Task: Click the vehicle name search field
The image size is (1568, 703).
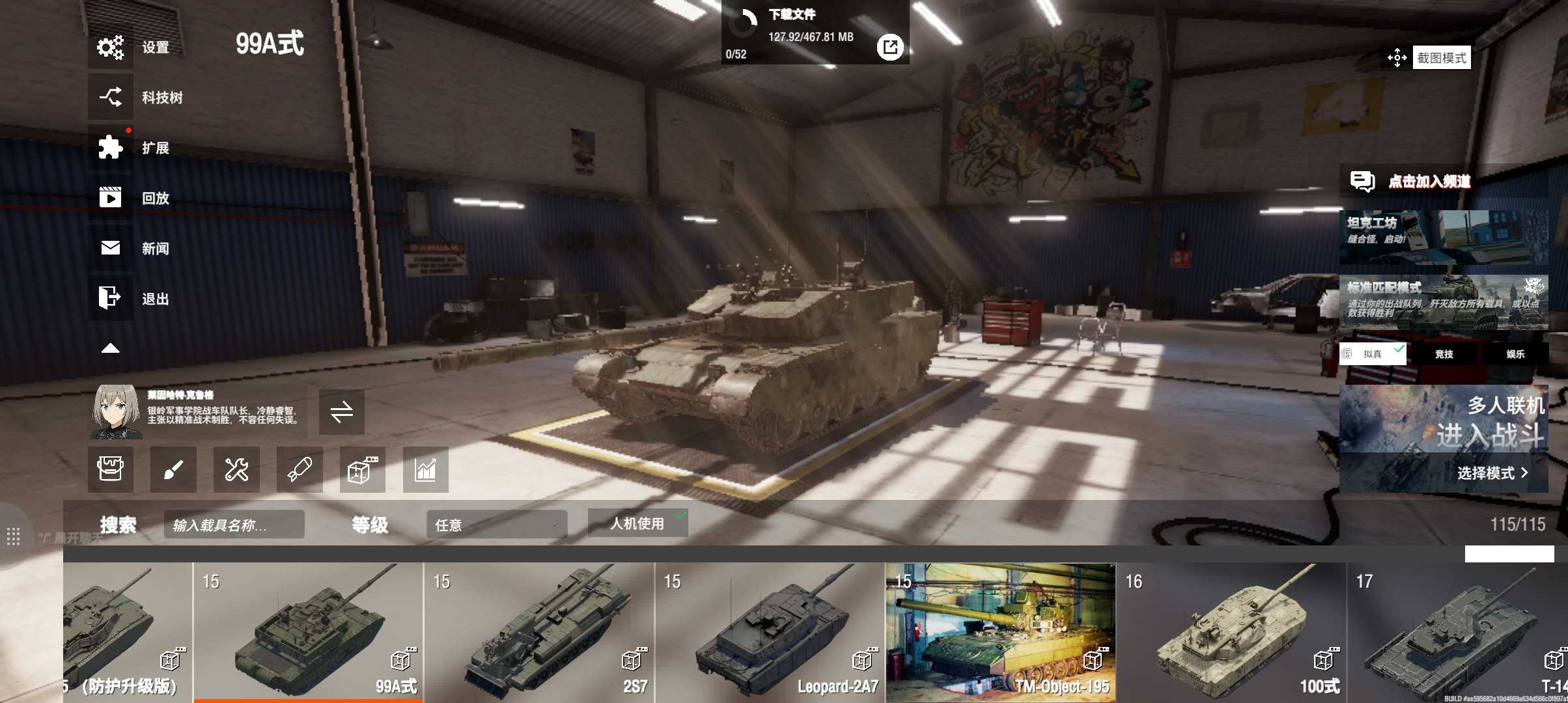Action: [x=234, y=525]
